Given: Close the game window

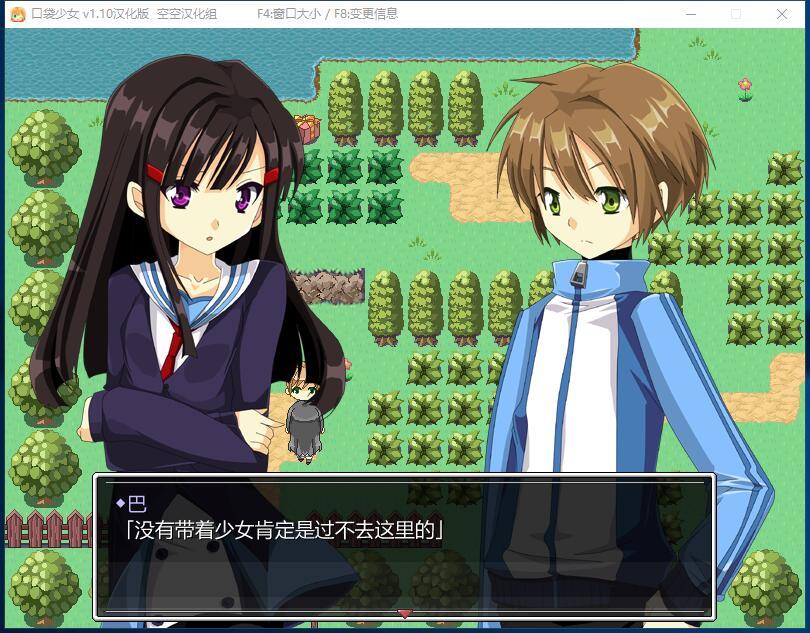Looking at the screenshot, I should 782,14.
